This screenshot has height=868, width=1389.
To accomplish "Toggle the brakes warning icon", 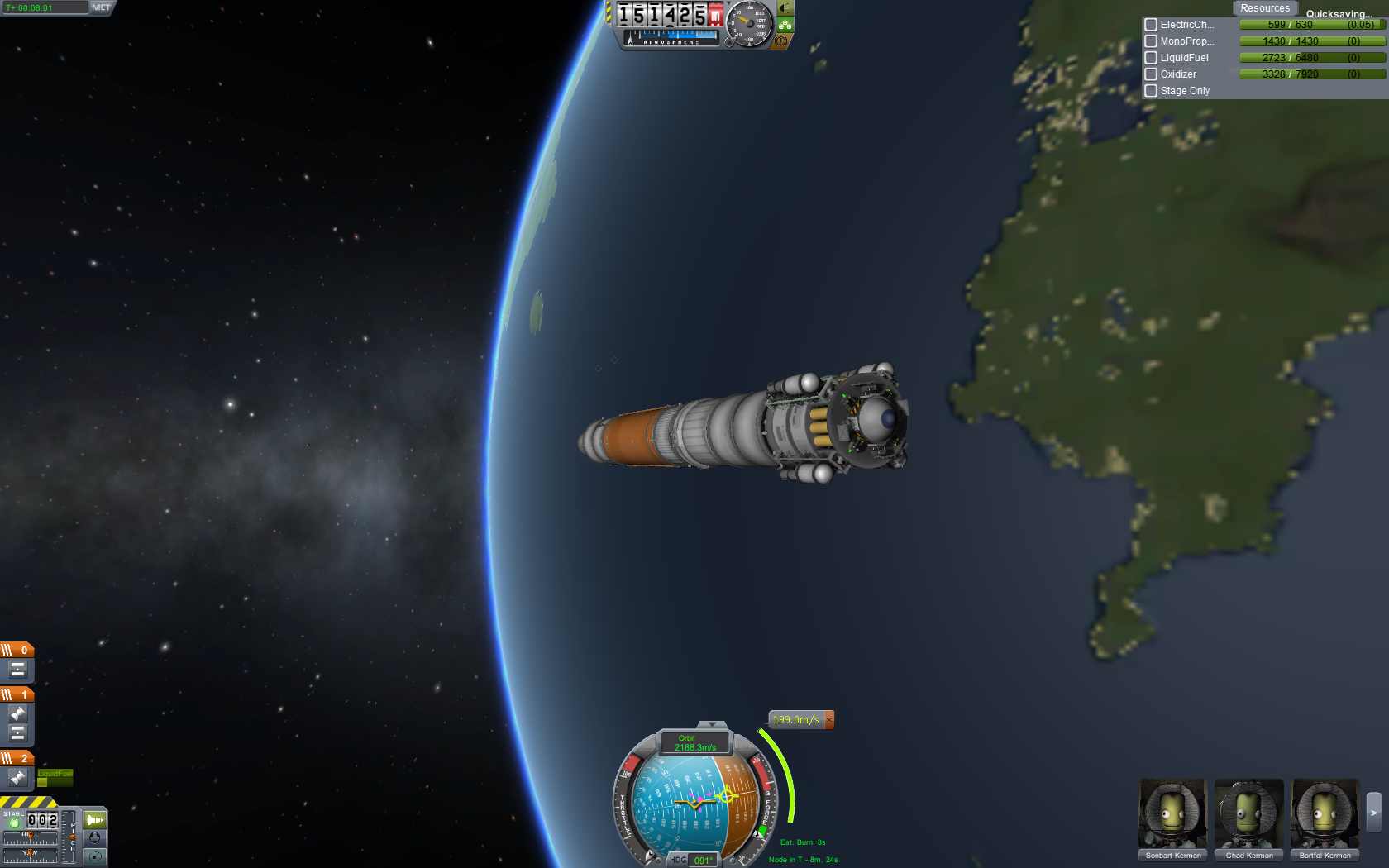I will click(782, 41).
